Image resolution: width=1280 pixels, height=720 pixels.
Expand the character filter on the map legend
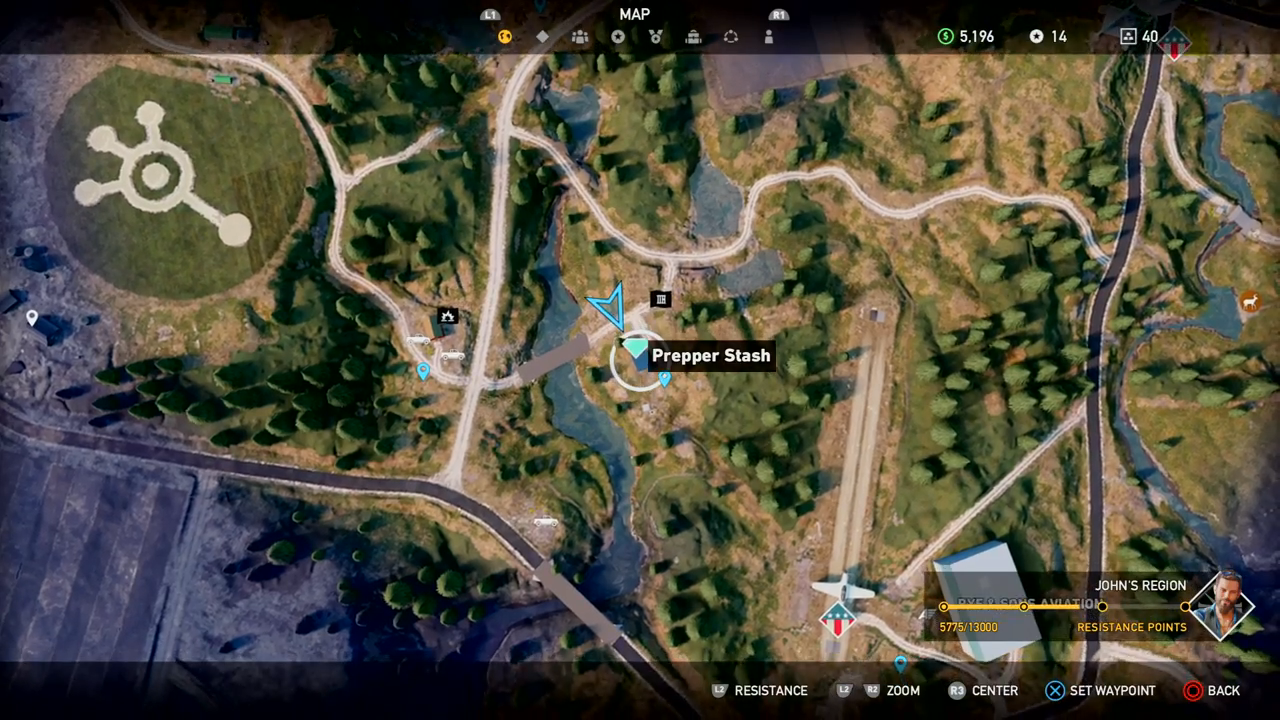tap(768, 36)
